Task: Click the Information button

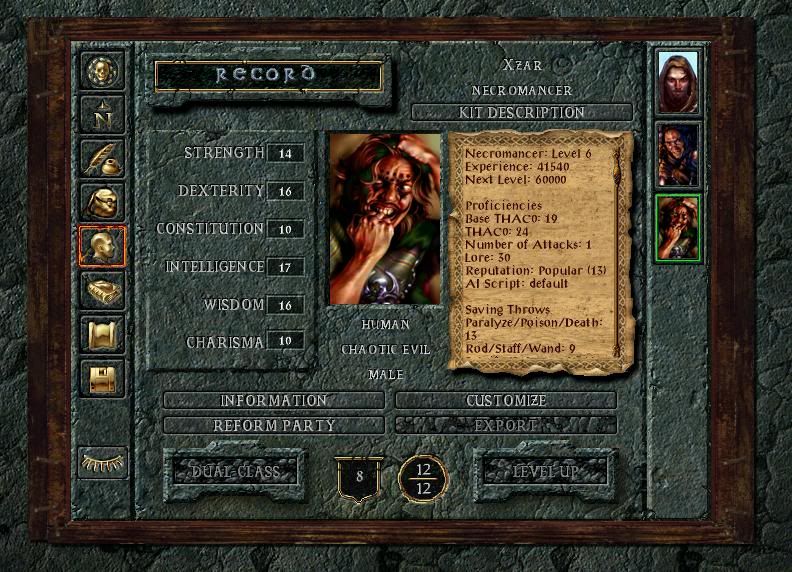Action: point(273,401)
